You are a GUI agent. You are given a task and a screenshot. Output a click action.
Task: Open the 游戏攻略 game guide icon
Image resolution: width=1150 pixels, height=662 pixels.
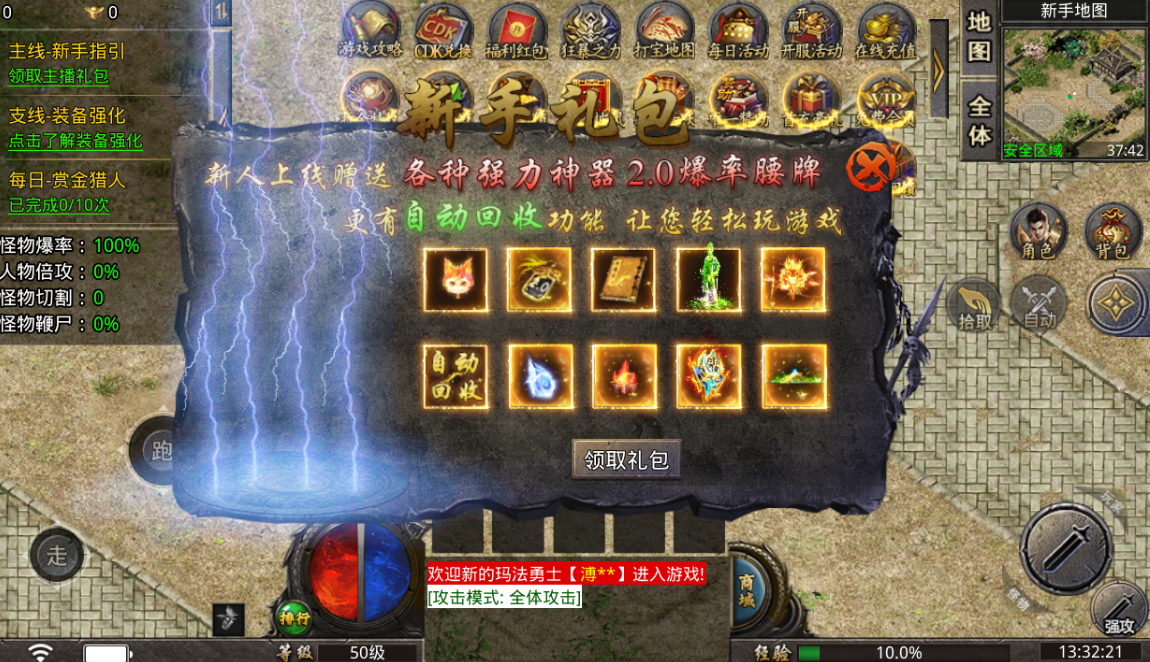pyautogui.click(x=370, y=32)
